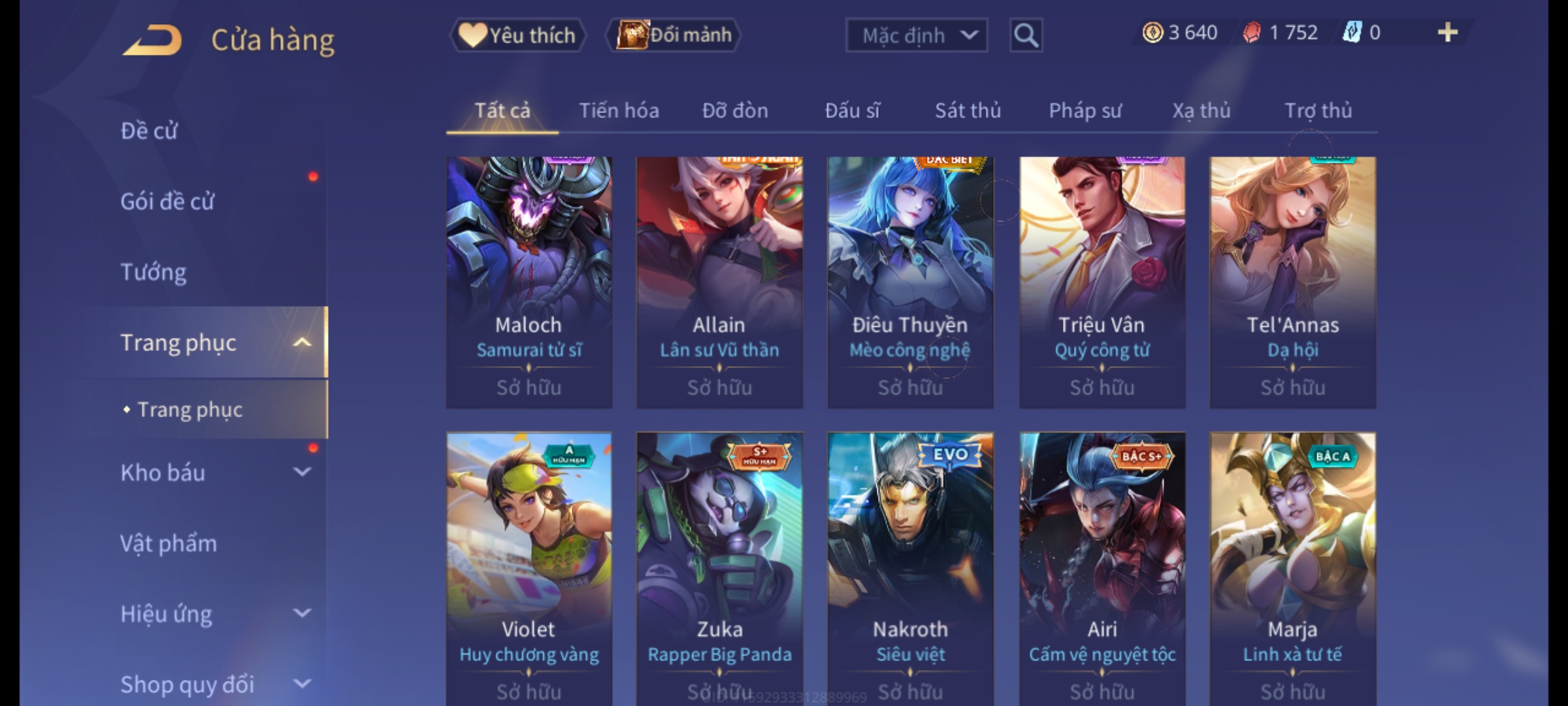Choose Zuka Rapper Big Panda skin card
The height and width of the screenshot is (706, 1568).
pos(719,562)
